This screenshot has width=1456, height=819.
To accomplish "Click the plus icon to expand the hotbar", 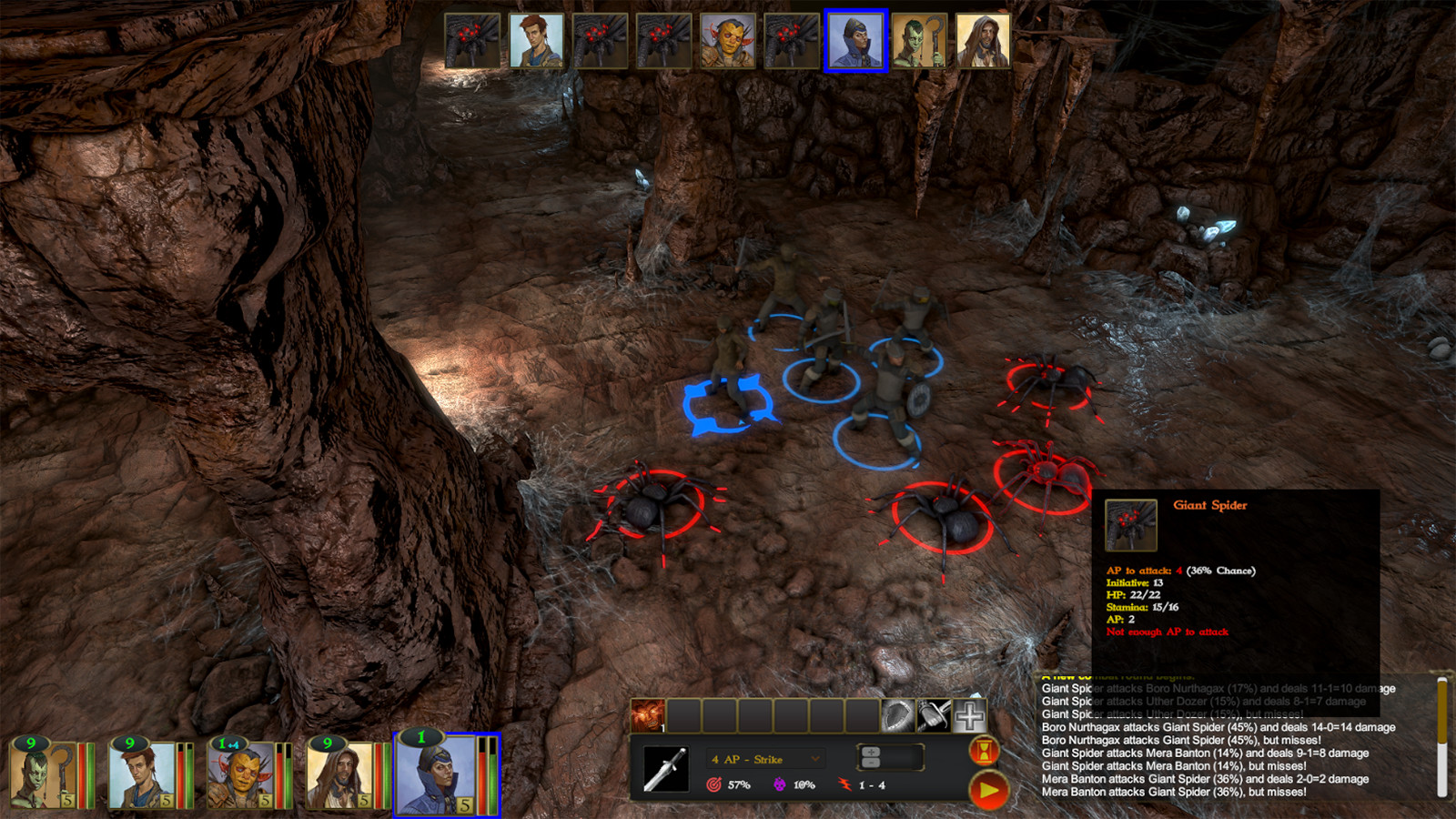I will pos(969,715).
